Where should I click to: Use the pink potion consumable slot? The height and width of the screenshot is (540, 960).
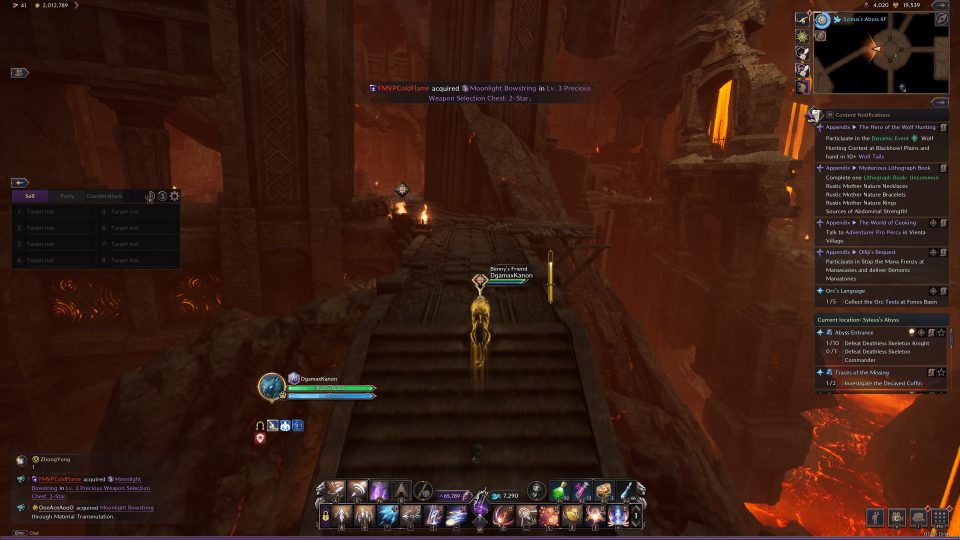click(582, 491)
